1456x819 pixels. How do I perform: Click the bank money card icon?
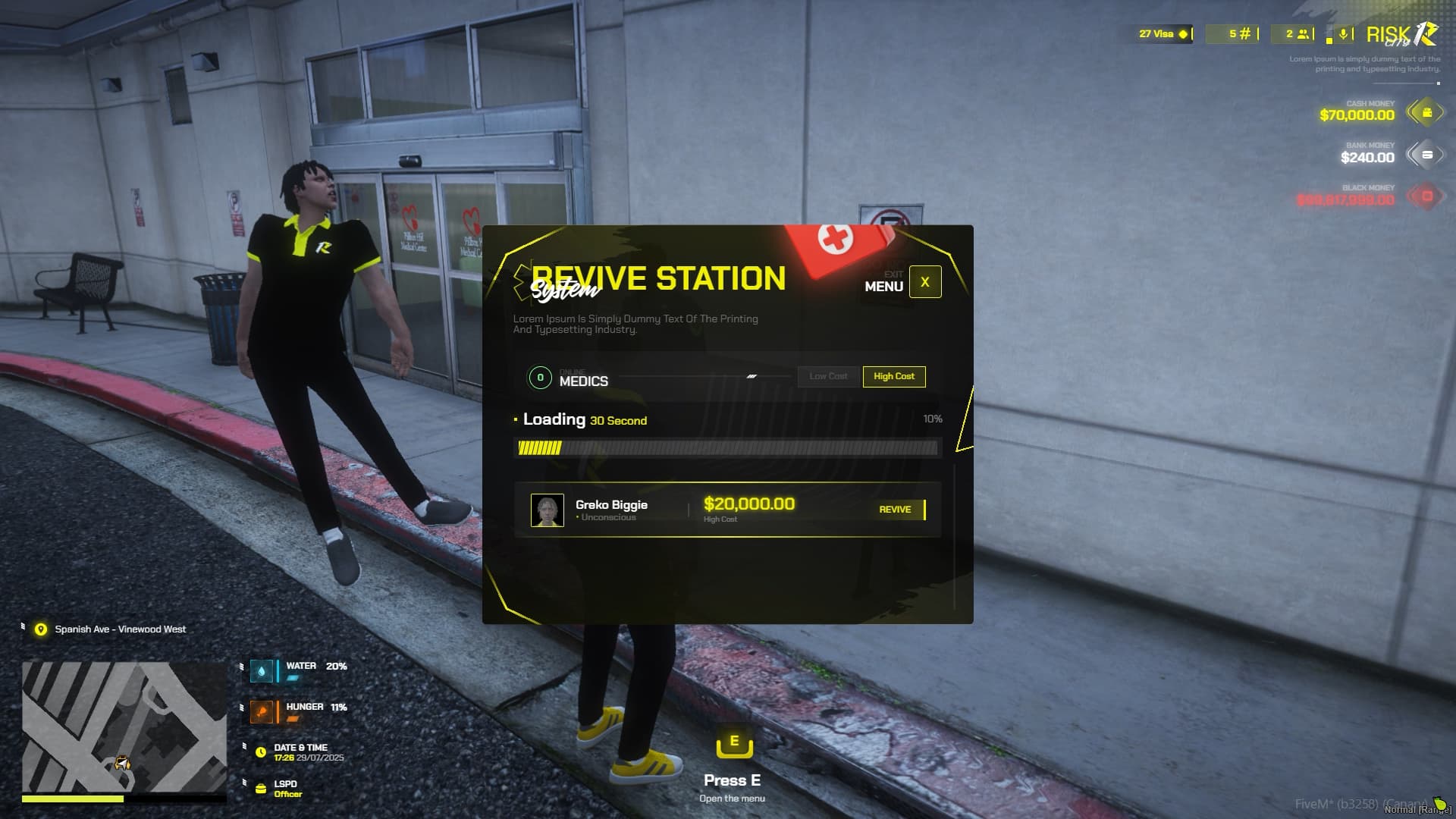(x=1426, y=156)
